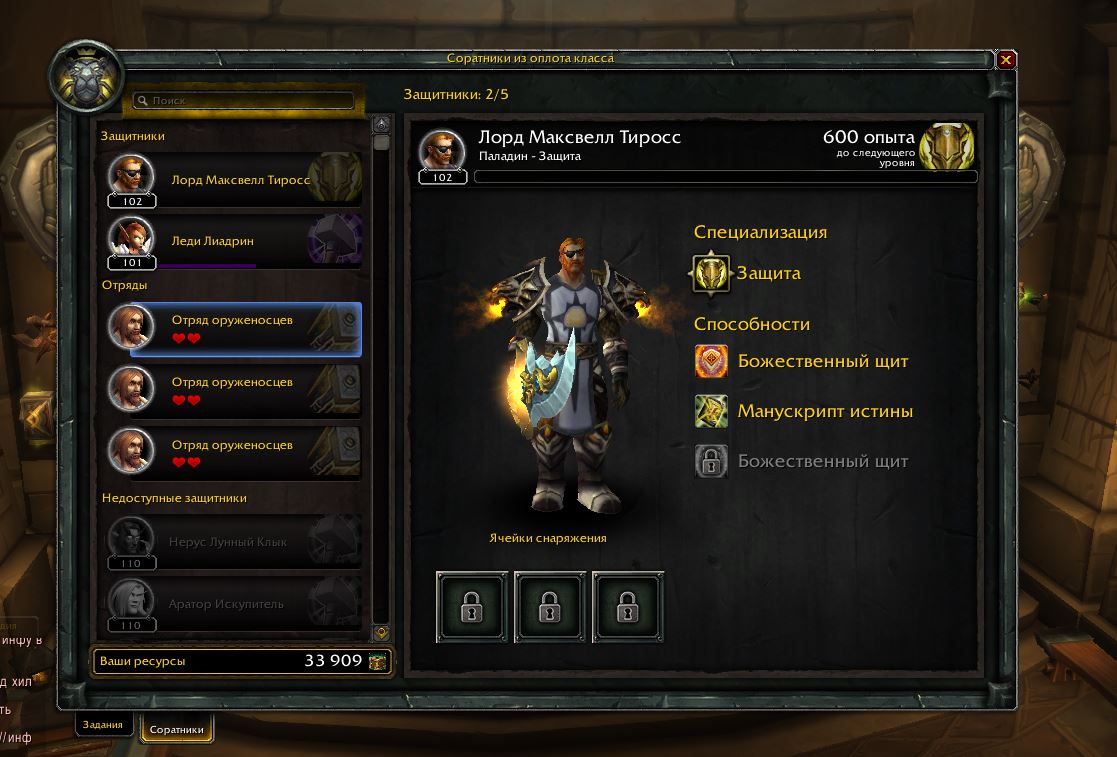This screenshot has width=1117, height=757.
Task: Select Лорд Максвелл Тиросс in the list
Action: point(240,180)
